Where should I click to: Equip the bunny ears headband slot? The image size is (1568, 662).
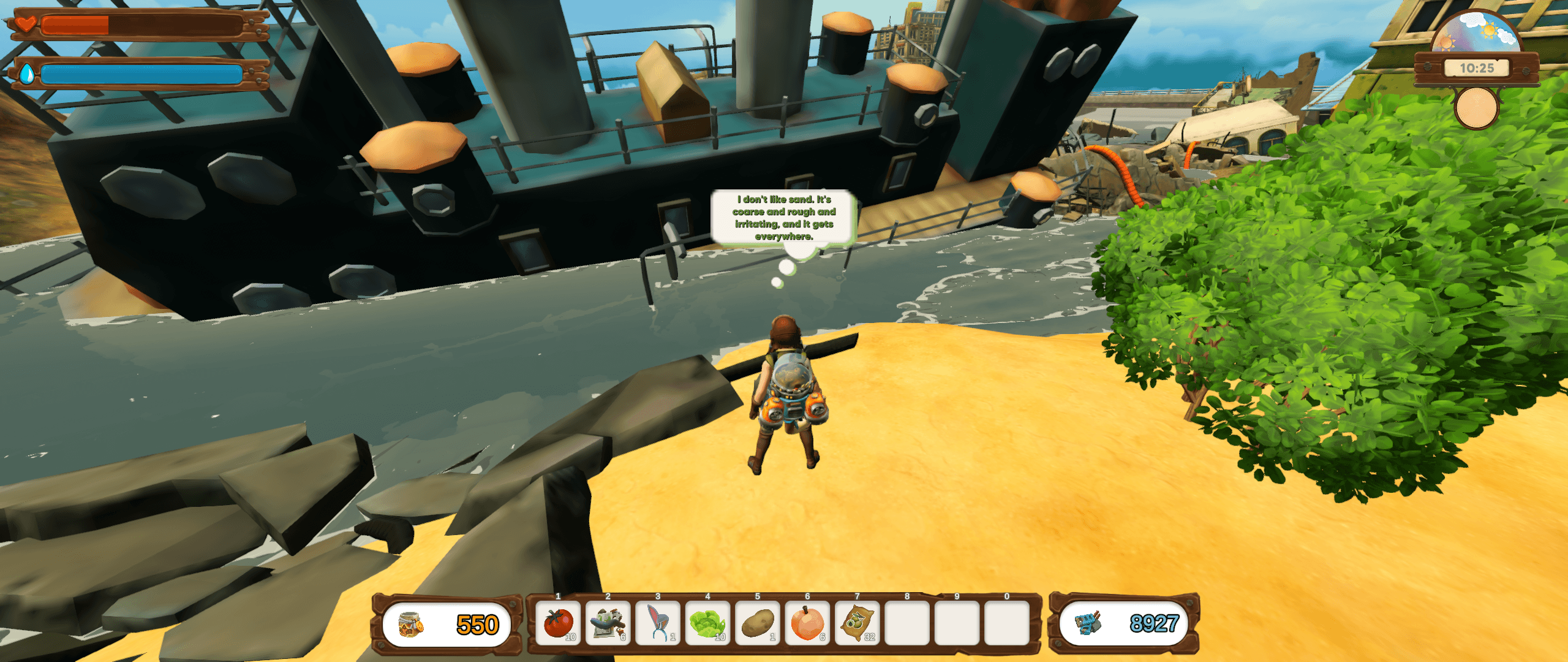click(658, 623)
